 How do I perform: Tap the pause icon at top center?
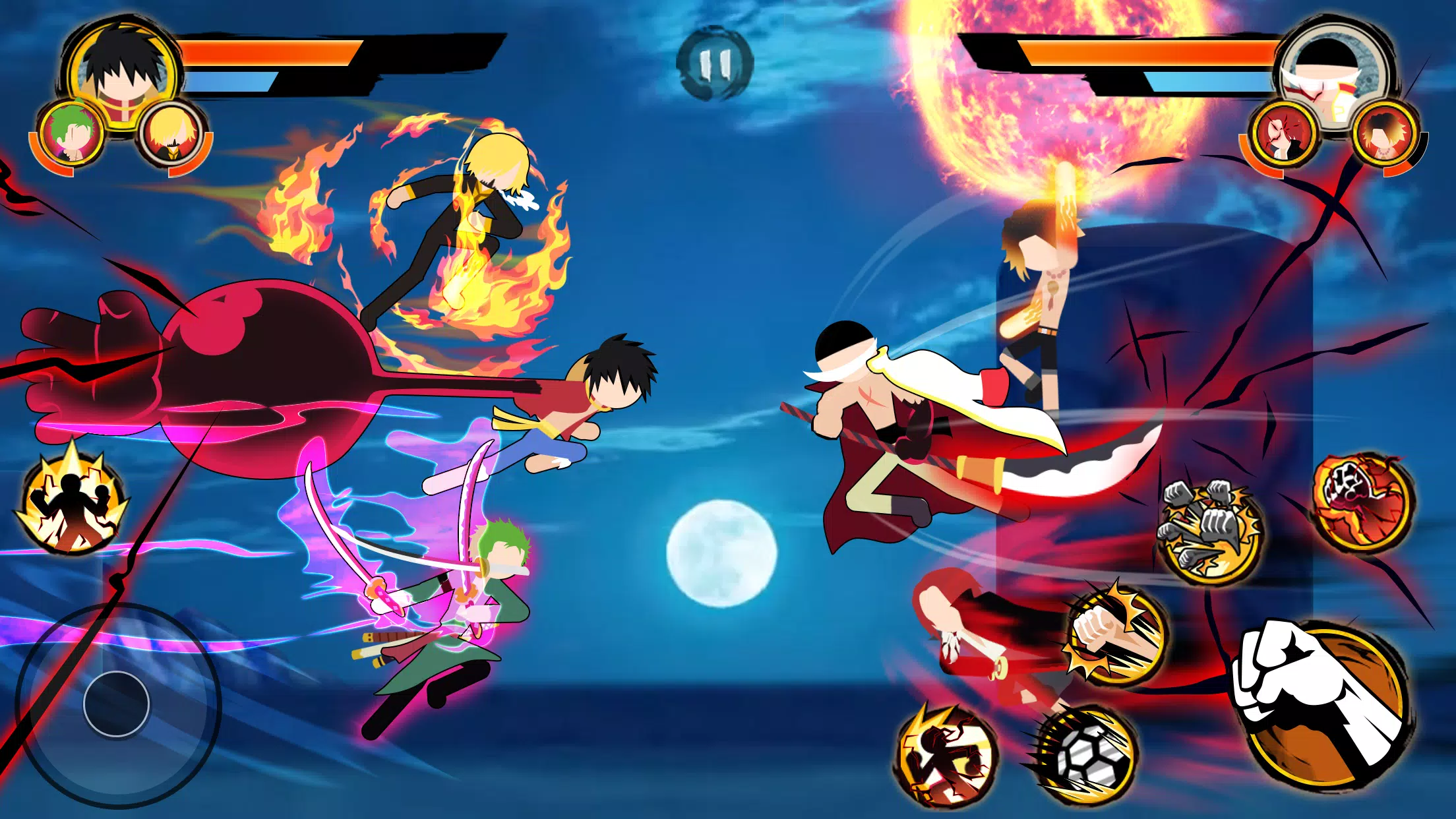713,64
